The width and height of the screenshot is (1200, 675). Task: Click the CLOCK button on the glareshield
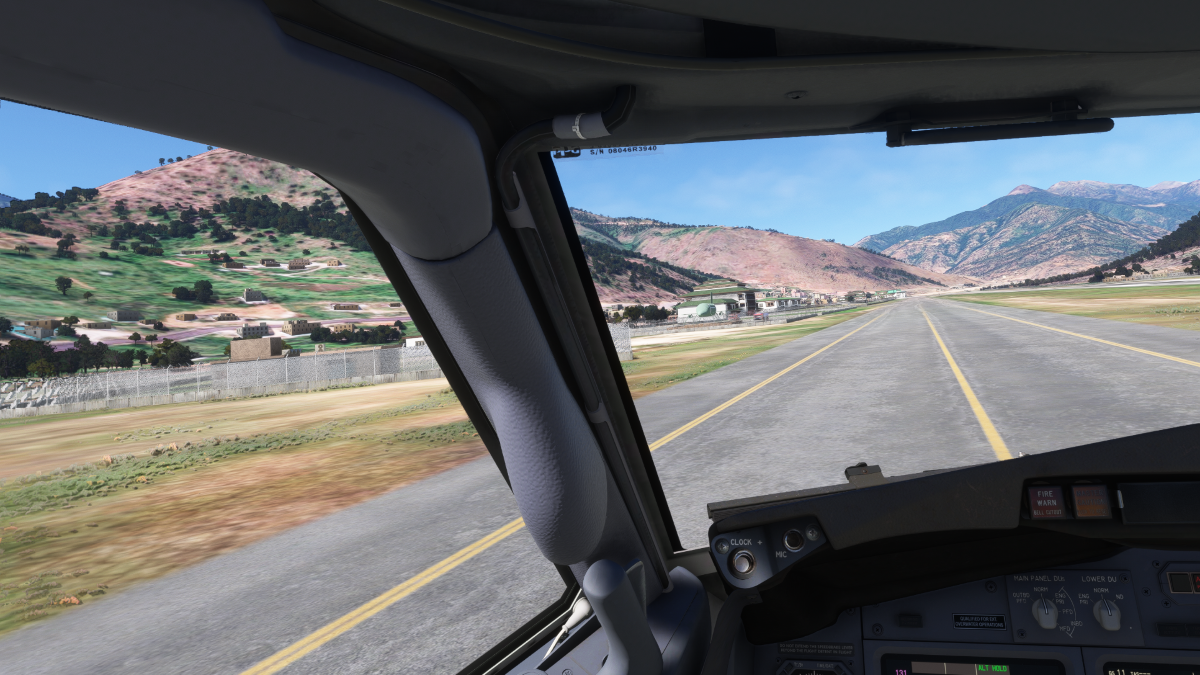(x=742, y=562)
